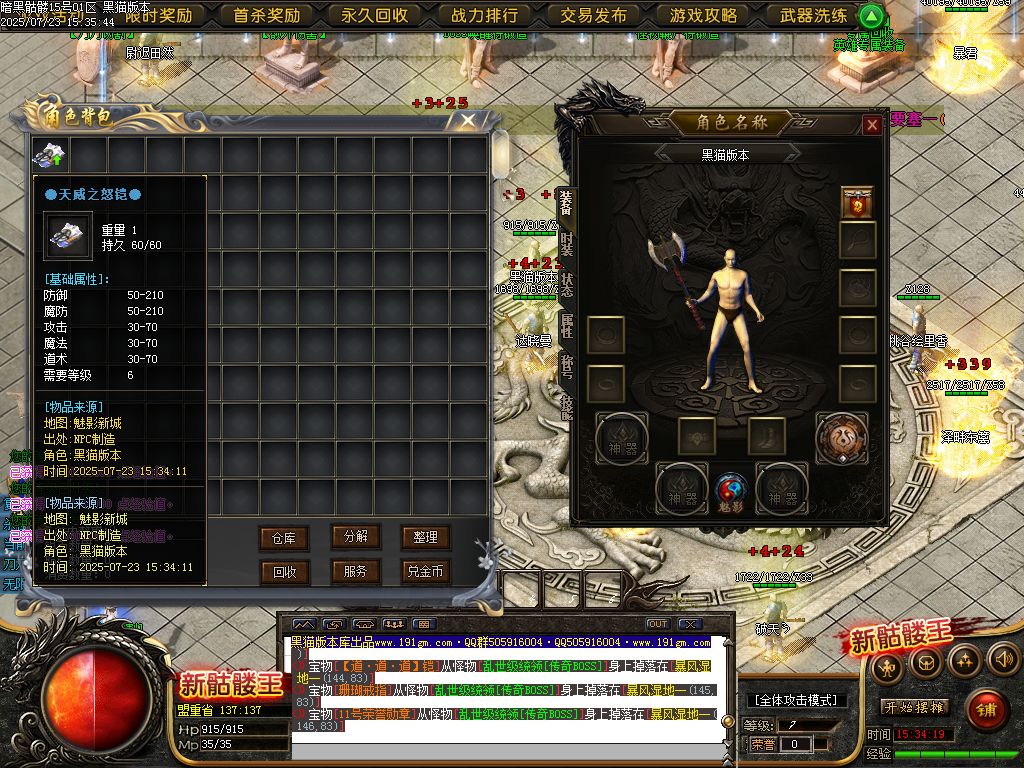Click the OUT button on the chat box
This screenshot has height=768, width=1024.
tap(657, 624)
